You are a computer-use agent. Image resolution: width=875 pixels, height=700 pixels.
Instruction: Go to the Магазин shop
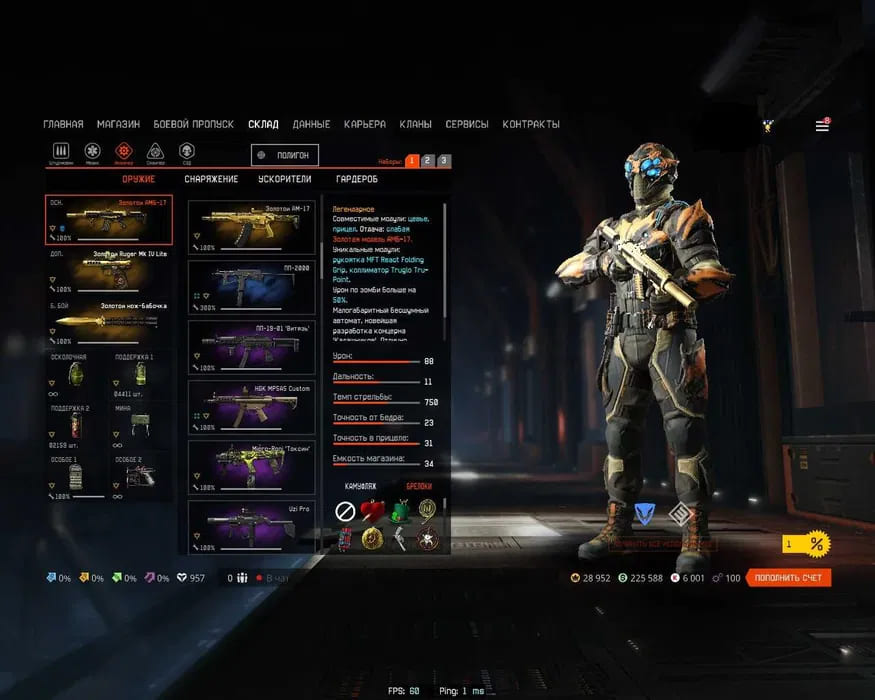click(x=118, y=124)
